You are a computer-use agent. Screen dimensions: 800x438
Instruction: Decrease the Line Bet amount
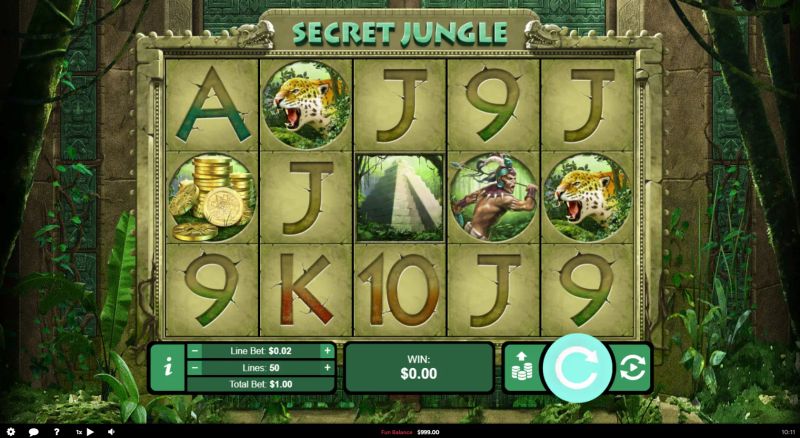[195, 351]
